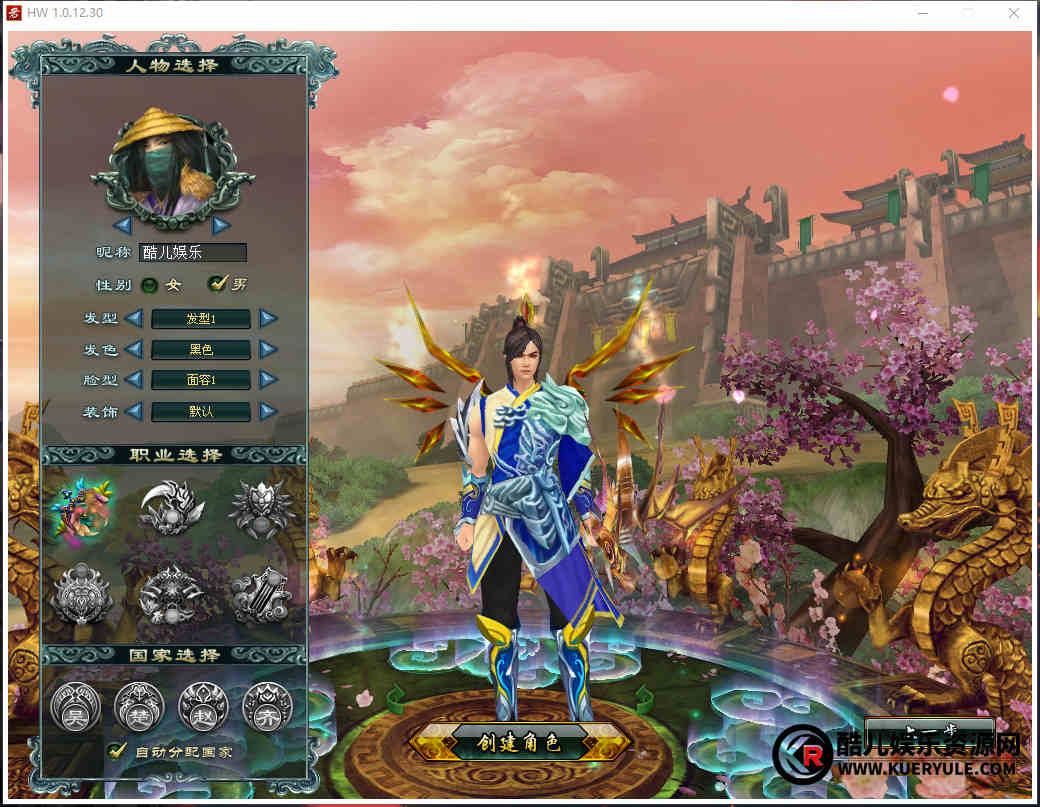The height and width of the screenshot is (807, 1040).
Task: Go back with the 上一步 button
Action: click(928, 727)
